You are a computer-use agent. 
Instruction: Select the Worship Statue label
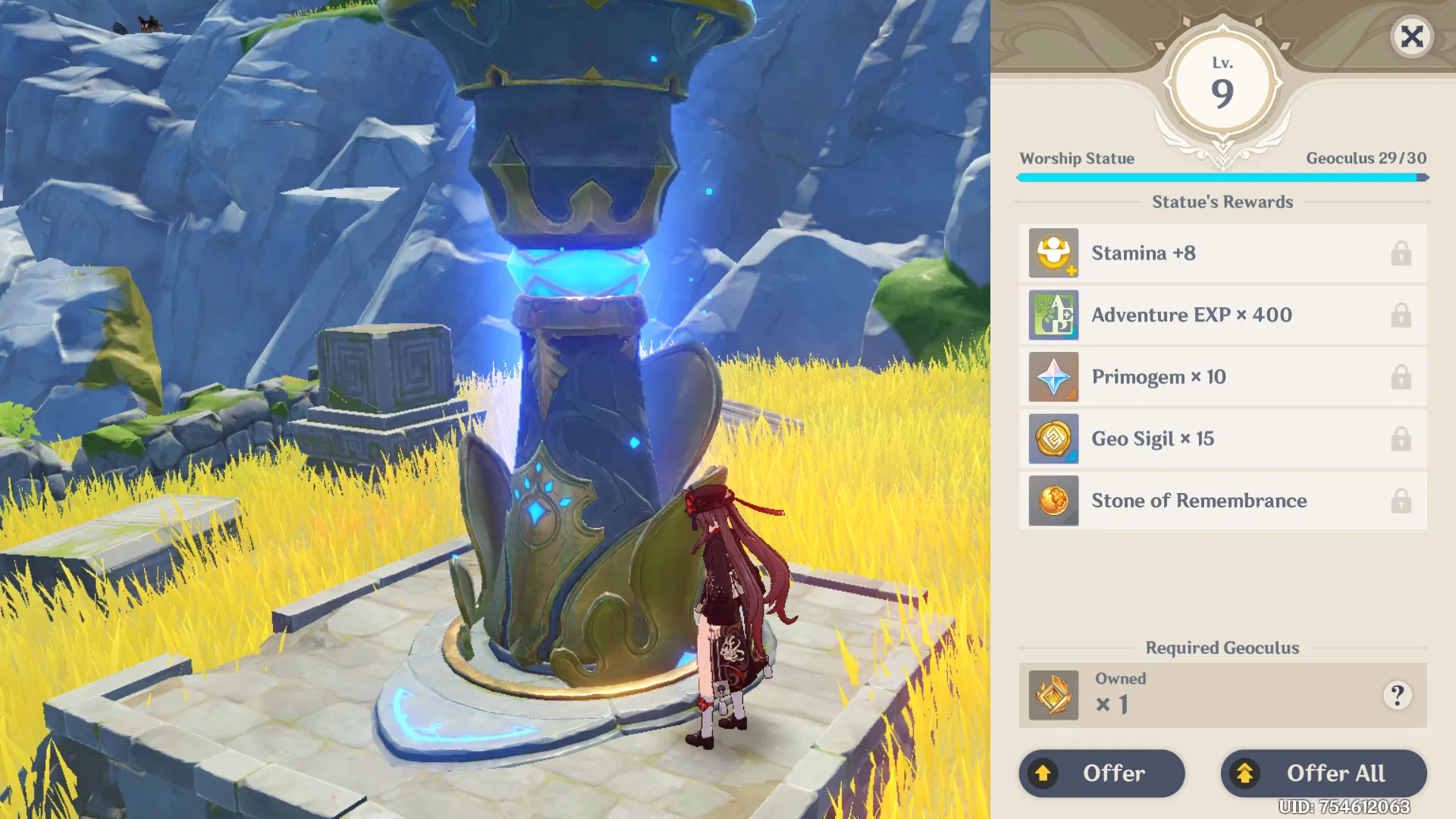[1078, 158]
